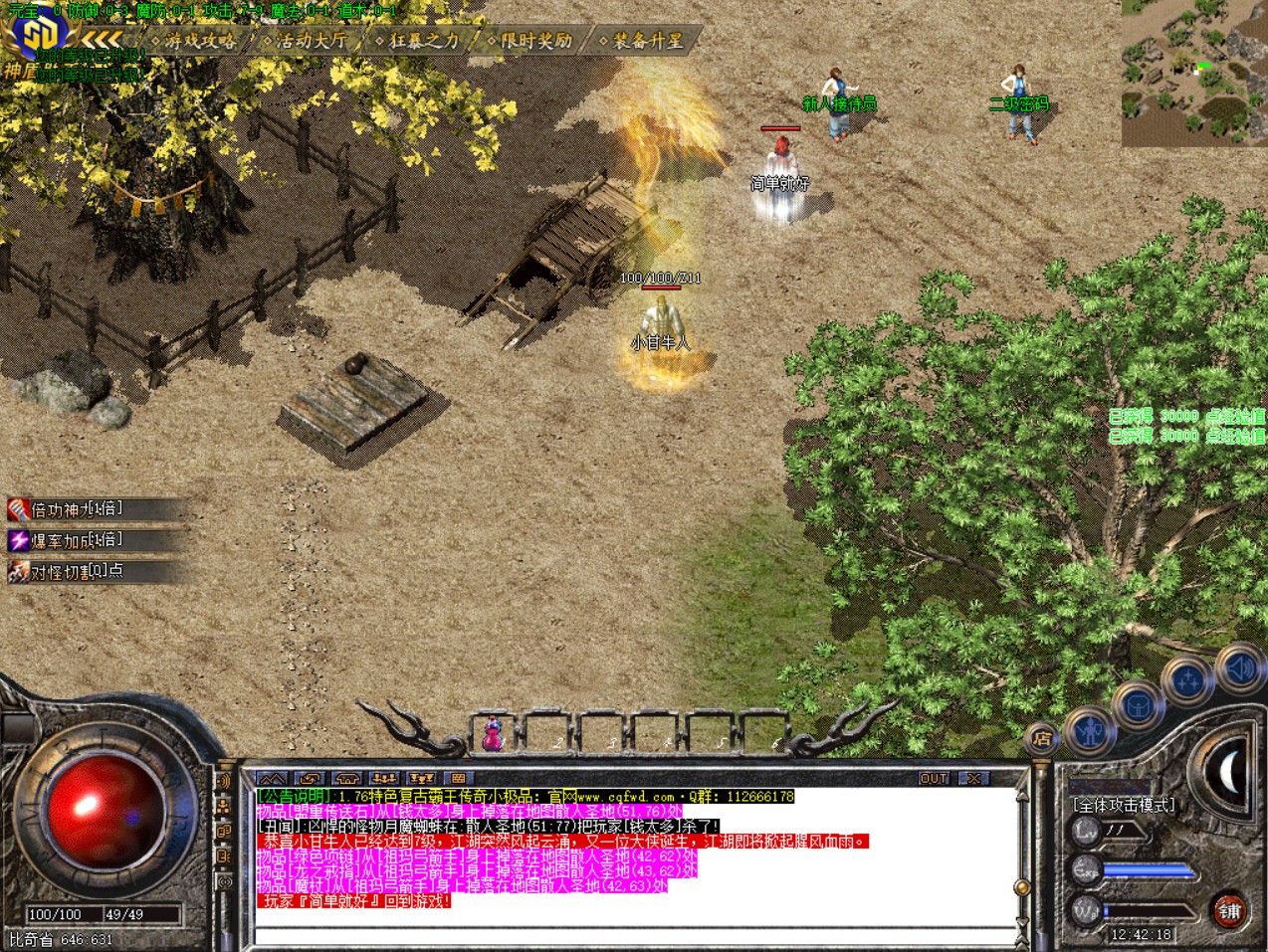The height and width of the screenshot is (952, 1268).
Task: Open the 游戏攻略 game guide menu
Action: [199, 41]
